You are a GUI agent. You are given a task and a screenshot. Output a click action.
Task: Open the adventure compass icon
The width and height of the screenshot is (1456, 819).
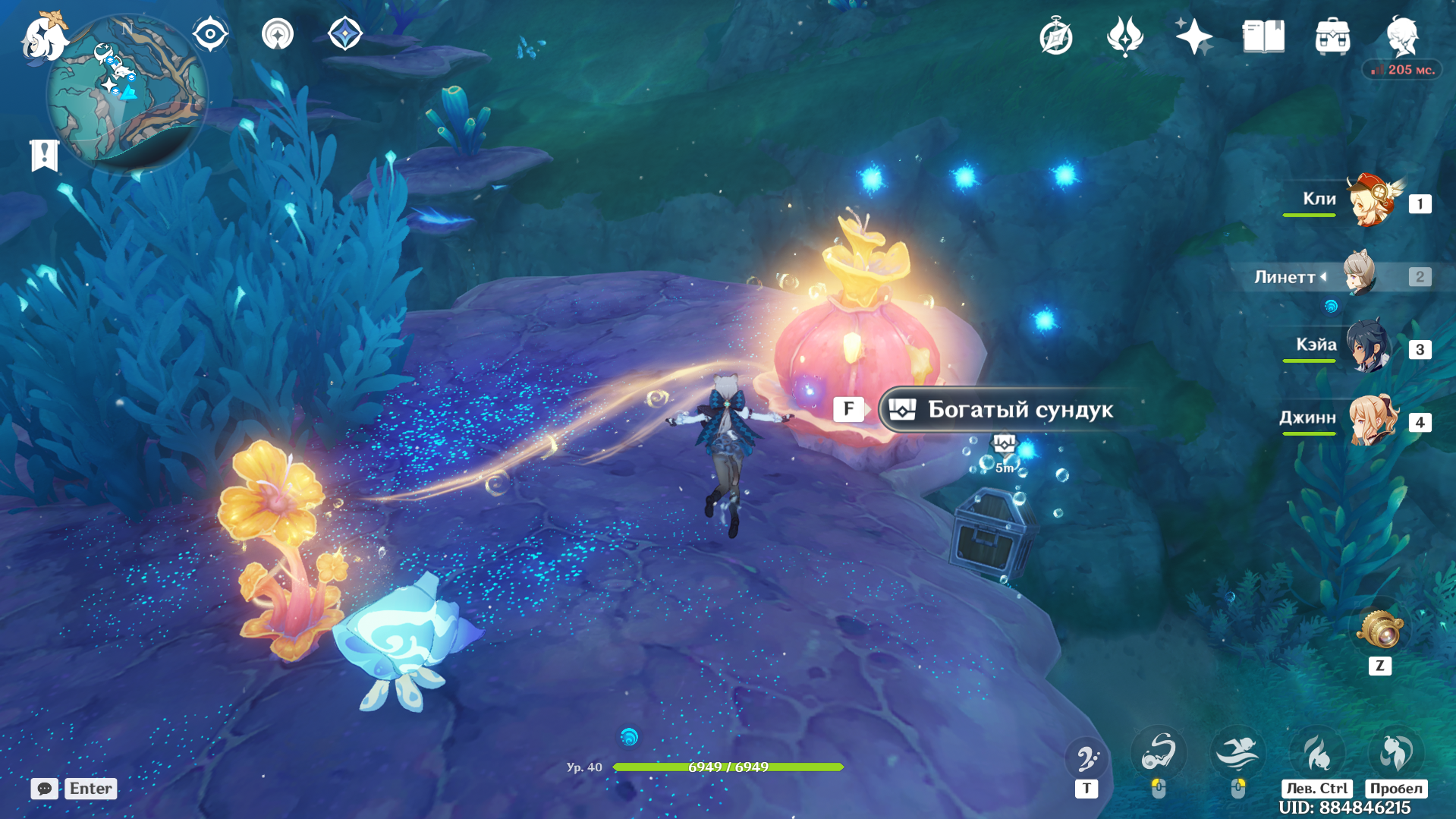coord(1055,36)
